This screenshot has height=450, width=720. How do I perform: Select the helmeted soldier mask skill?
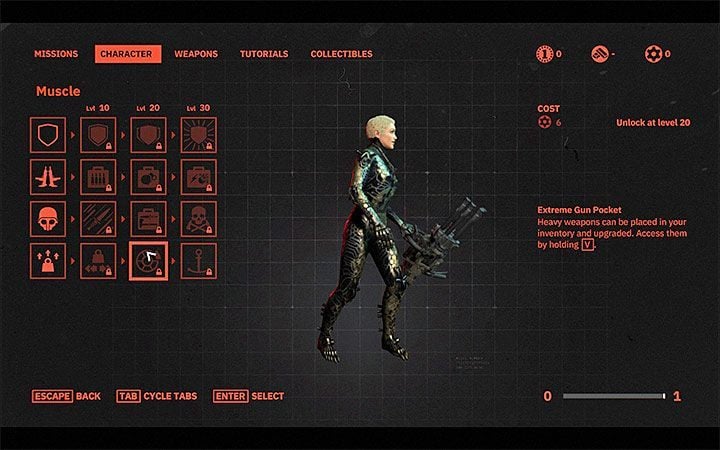point(48,219)
